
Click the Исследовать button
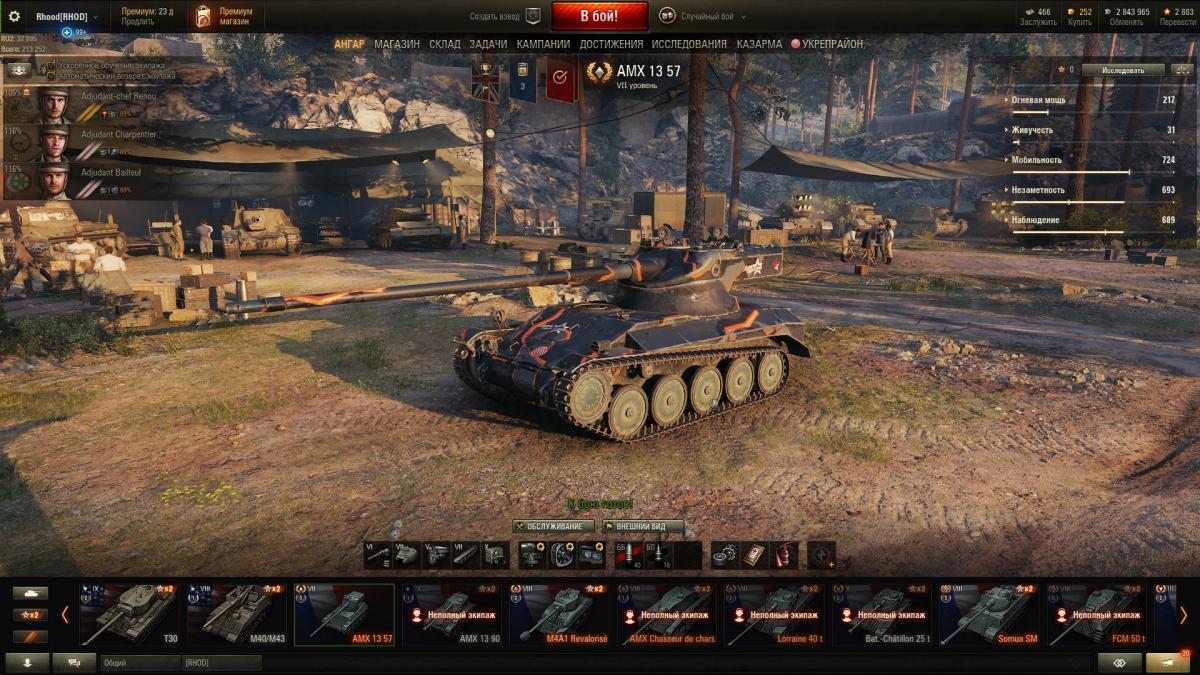click(x=1121, y=70)
